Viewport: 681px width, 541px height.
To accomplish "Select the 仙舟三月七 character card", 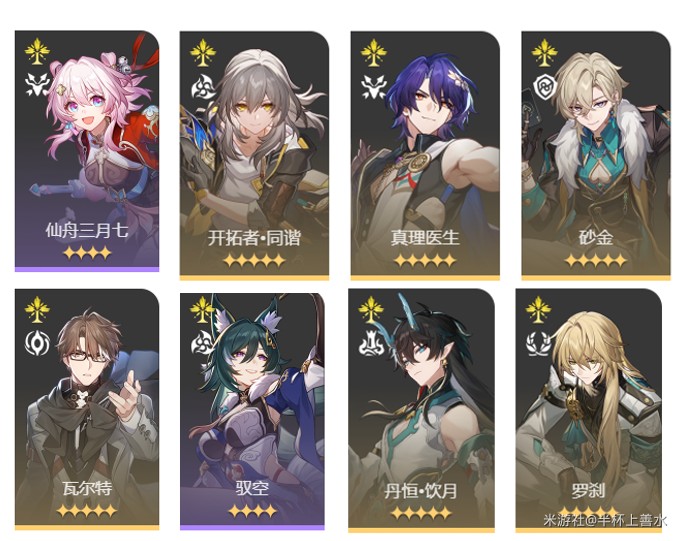I will pos(87,150).
